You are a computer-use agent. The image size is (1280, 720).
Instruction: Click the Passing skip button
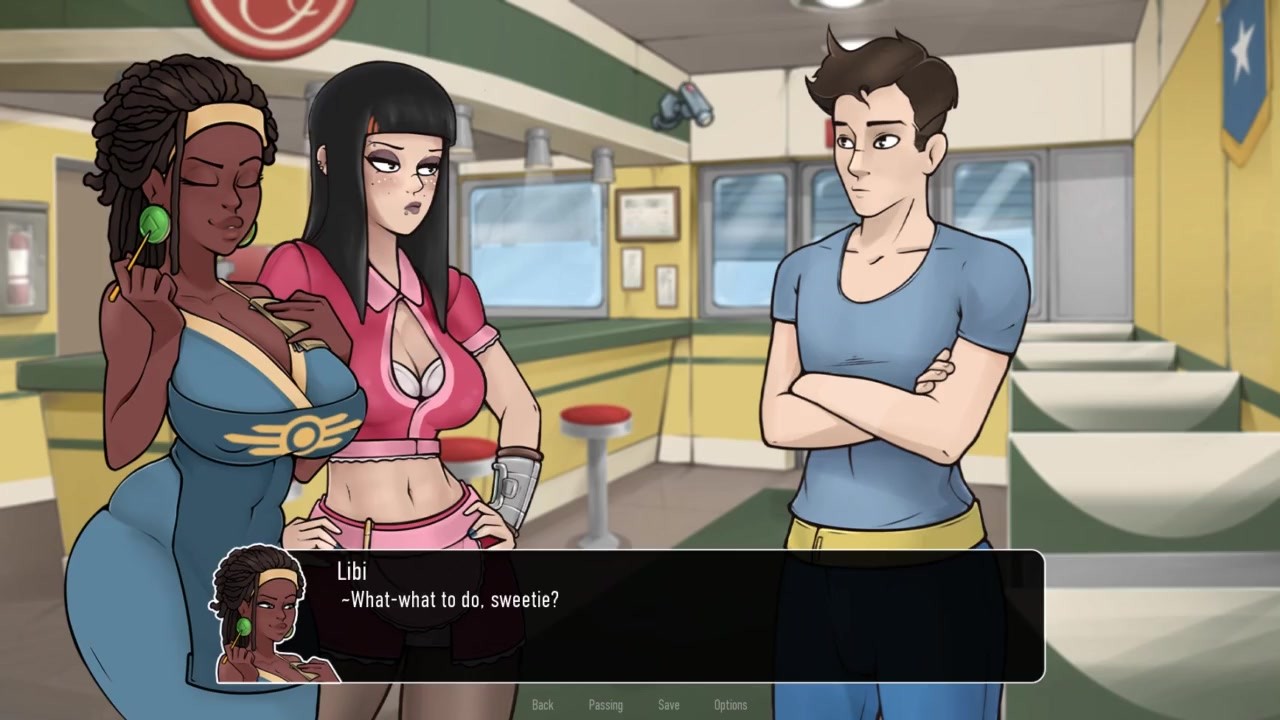point(605,705)
